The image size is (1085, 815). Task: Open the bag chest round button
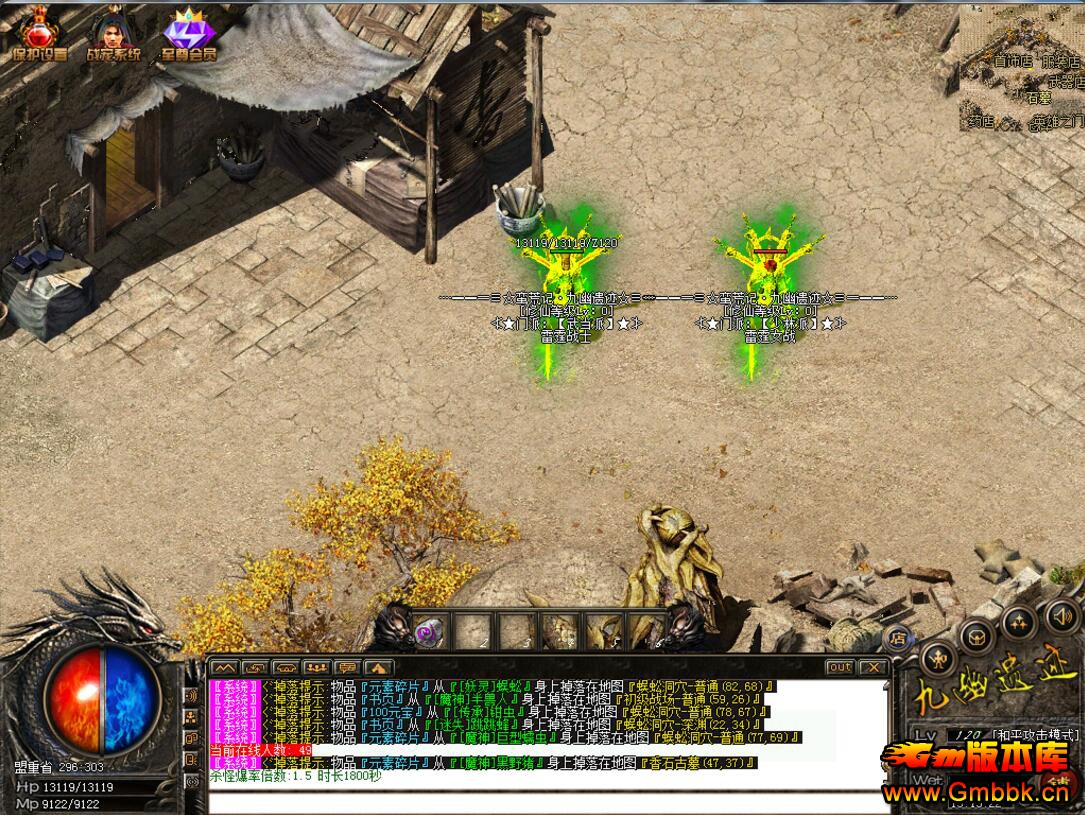976,636
